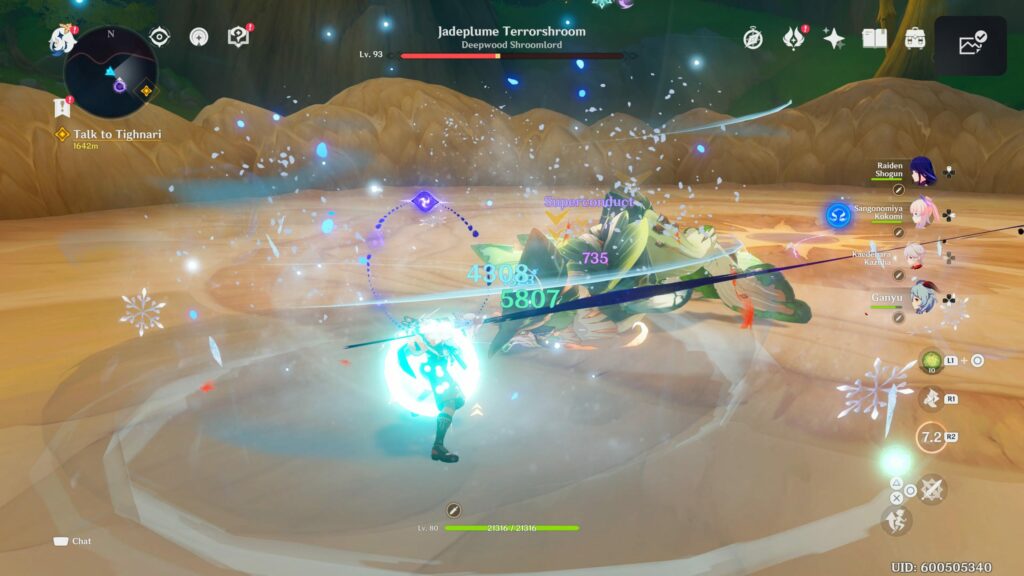Open the winged Battle Pass icon
This screenshot has height=576, width=1024.
coord(793,38)
